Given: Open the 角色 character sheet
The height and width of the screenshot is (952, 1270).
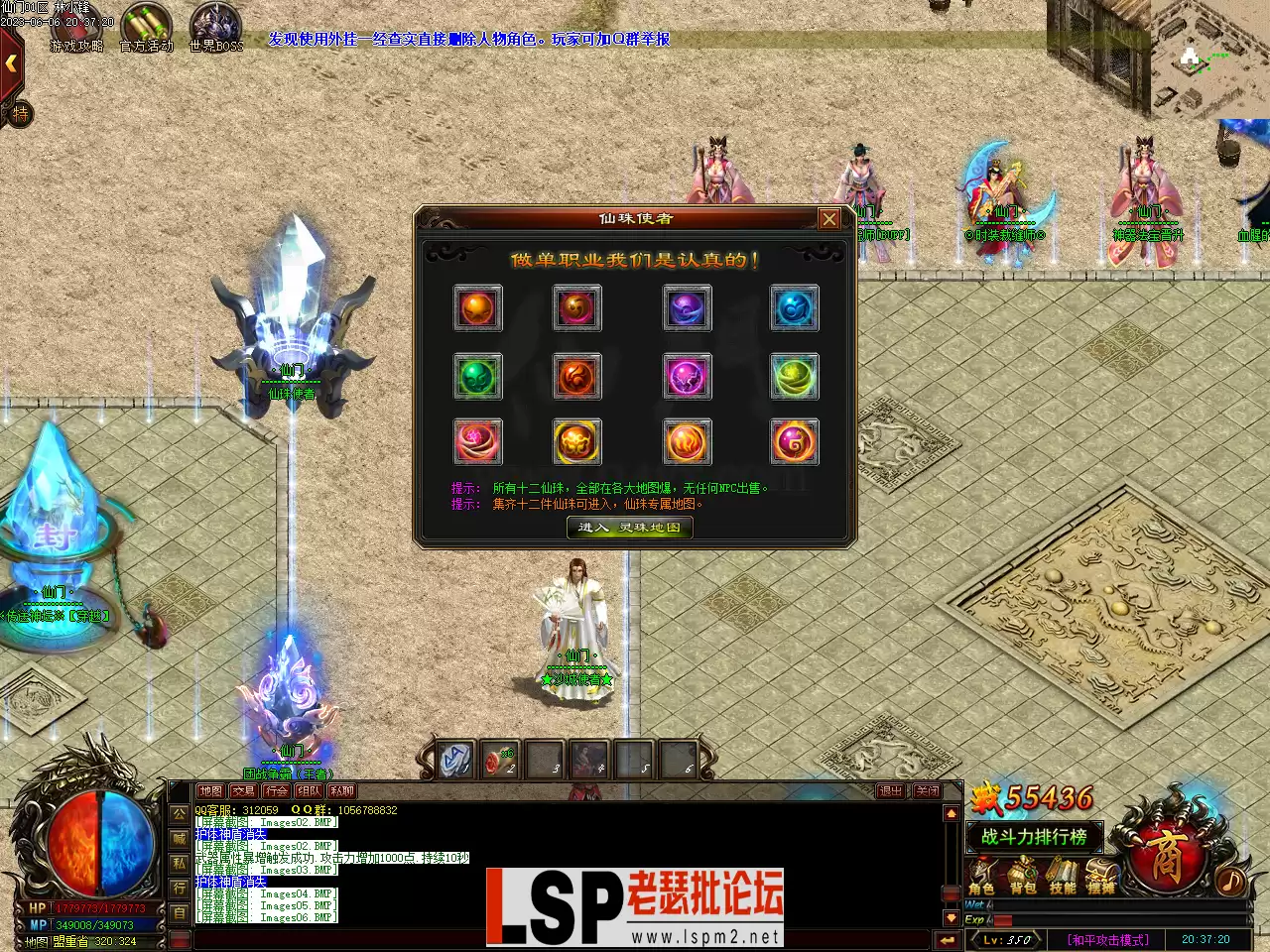Looking at the screenshot, I should click(981, 877).
